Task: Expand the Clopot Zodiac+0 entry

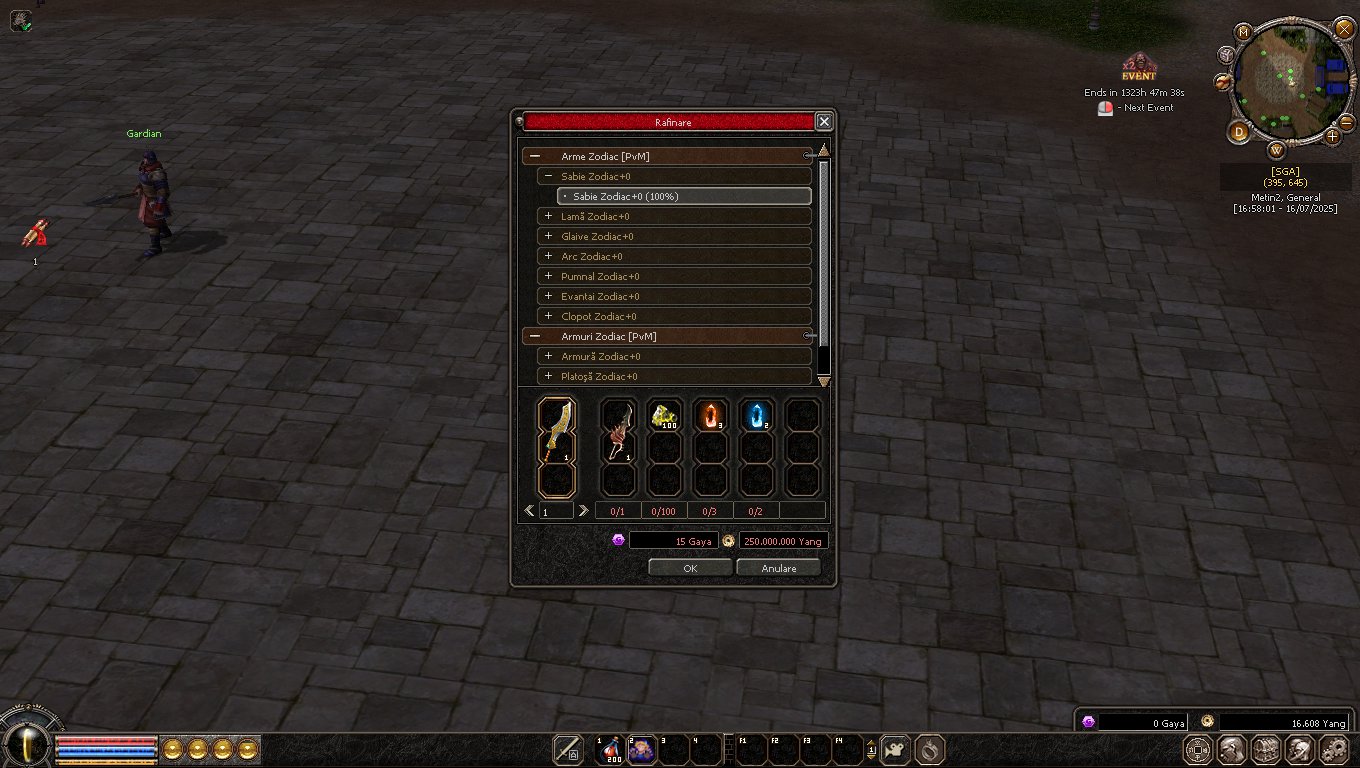Action: click(x=548, y=316)
